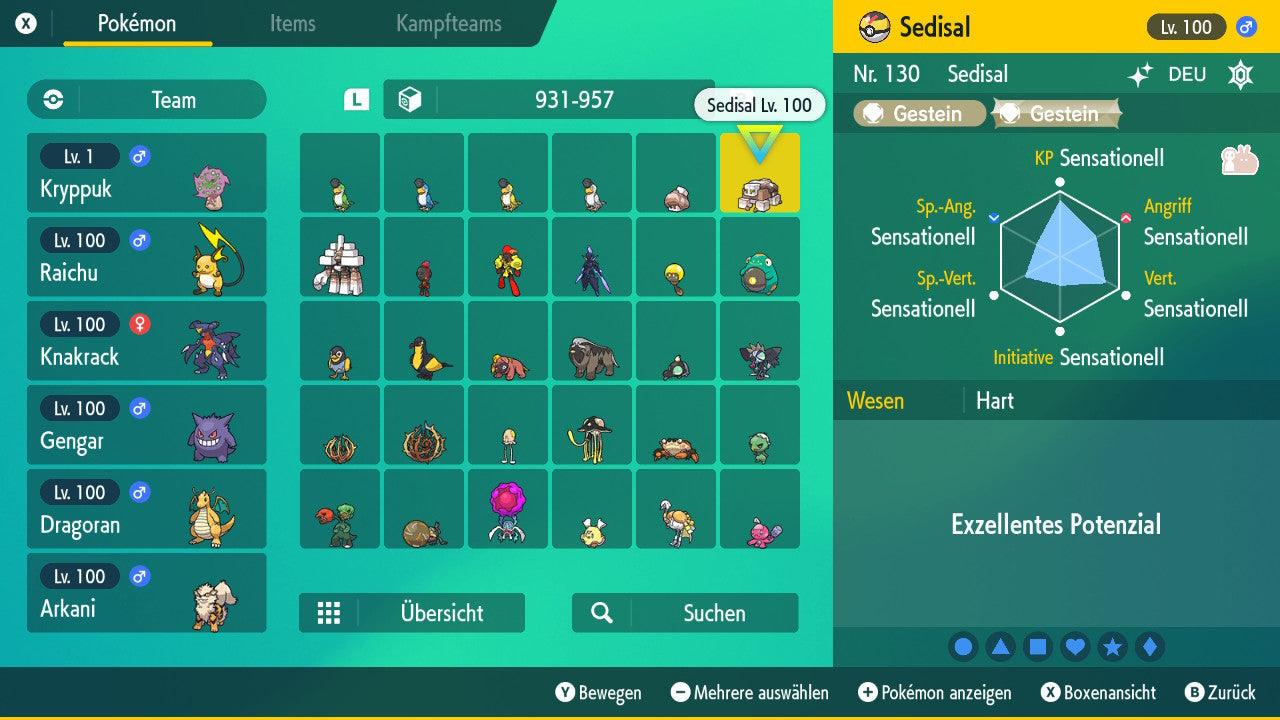This screenshot has height=720, width=1280.
Task: Click the magnifying glass icon on Suchen button
Action: [601, 612]
